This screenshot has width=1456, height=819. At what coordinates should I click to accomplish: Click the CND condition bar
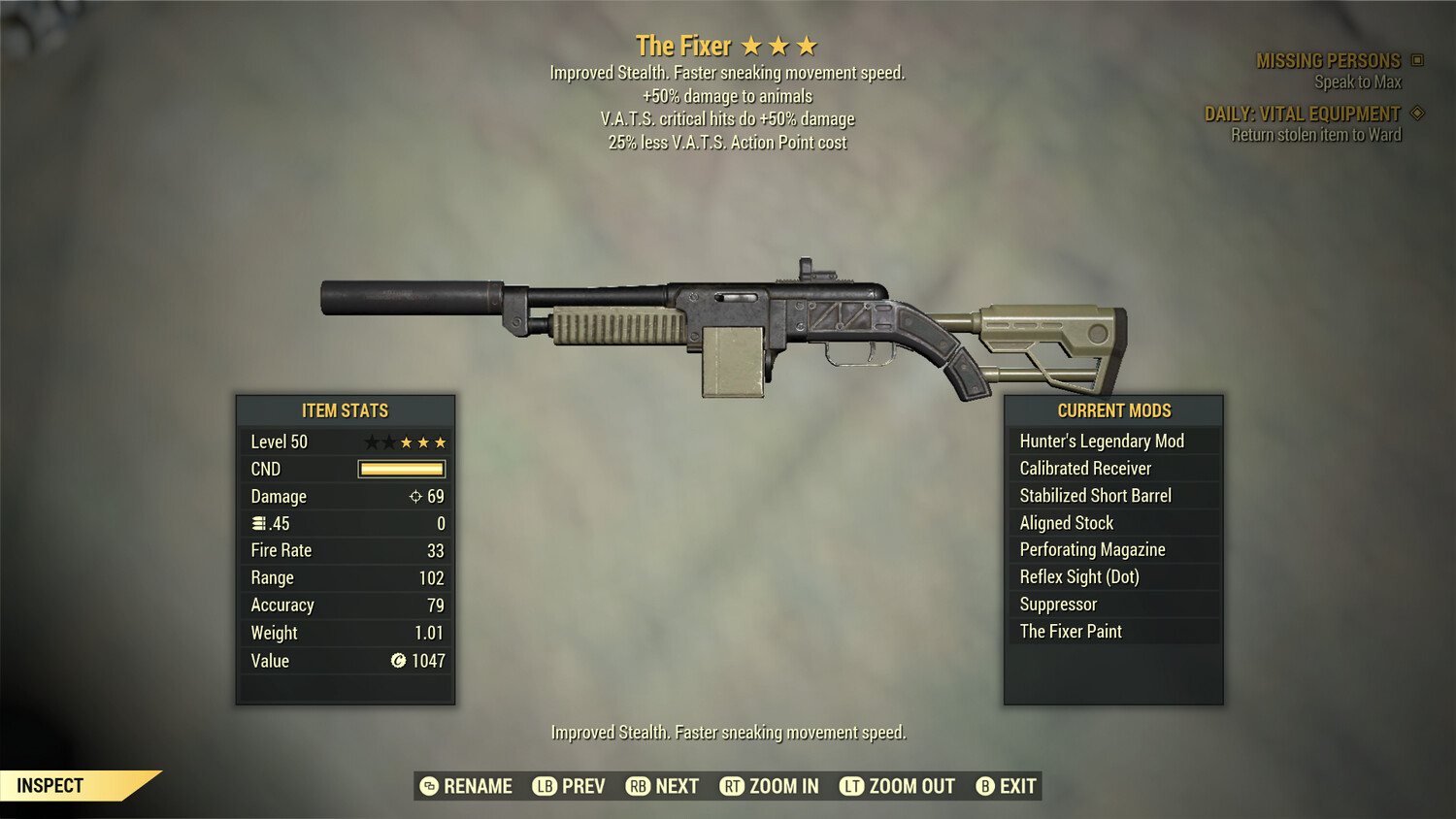point(401,469)
